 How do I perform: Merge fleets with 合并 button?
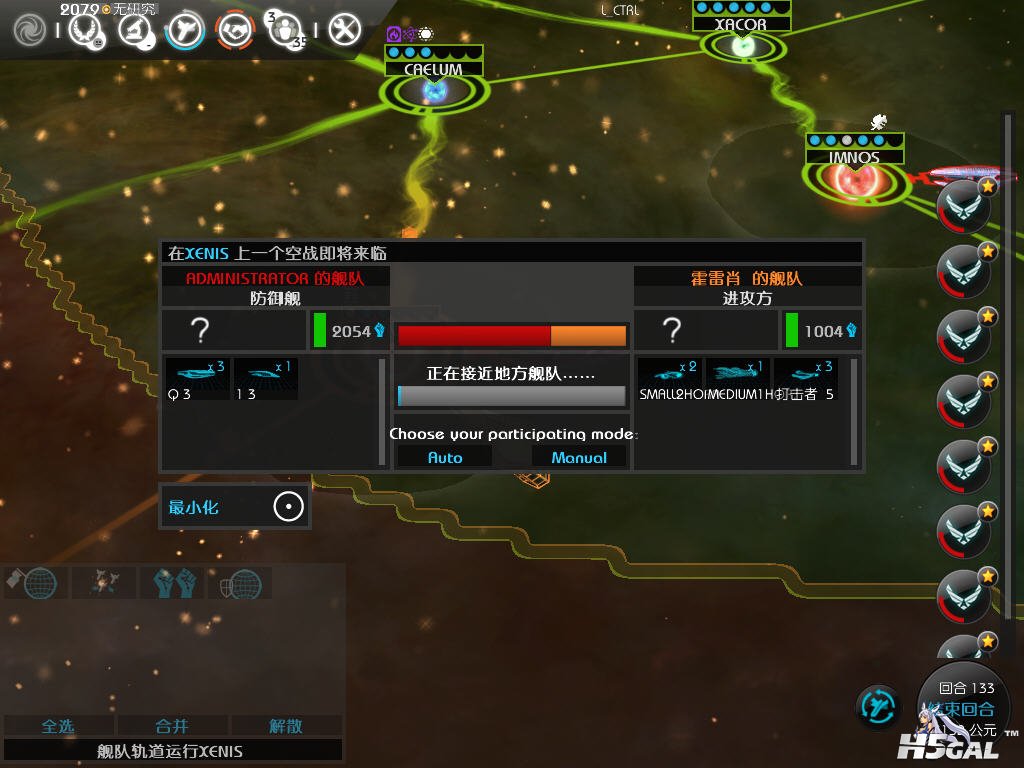172,726
